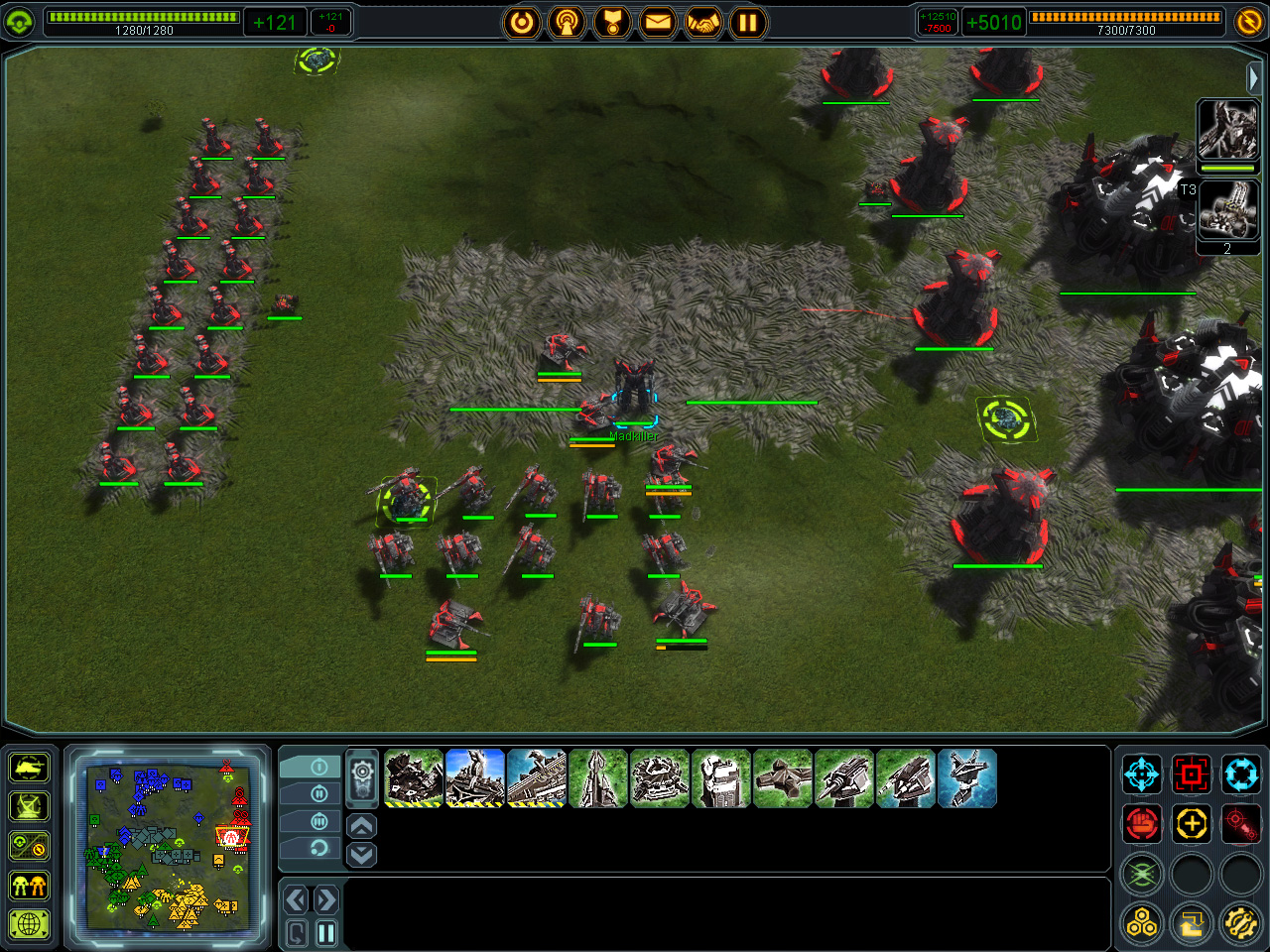
Task: Issue the Move order crosshair arrows
Action: pyautogui.click(x=1142, y=773)
